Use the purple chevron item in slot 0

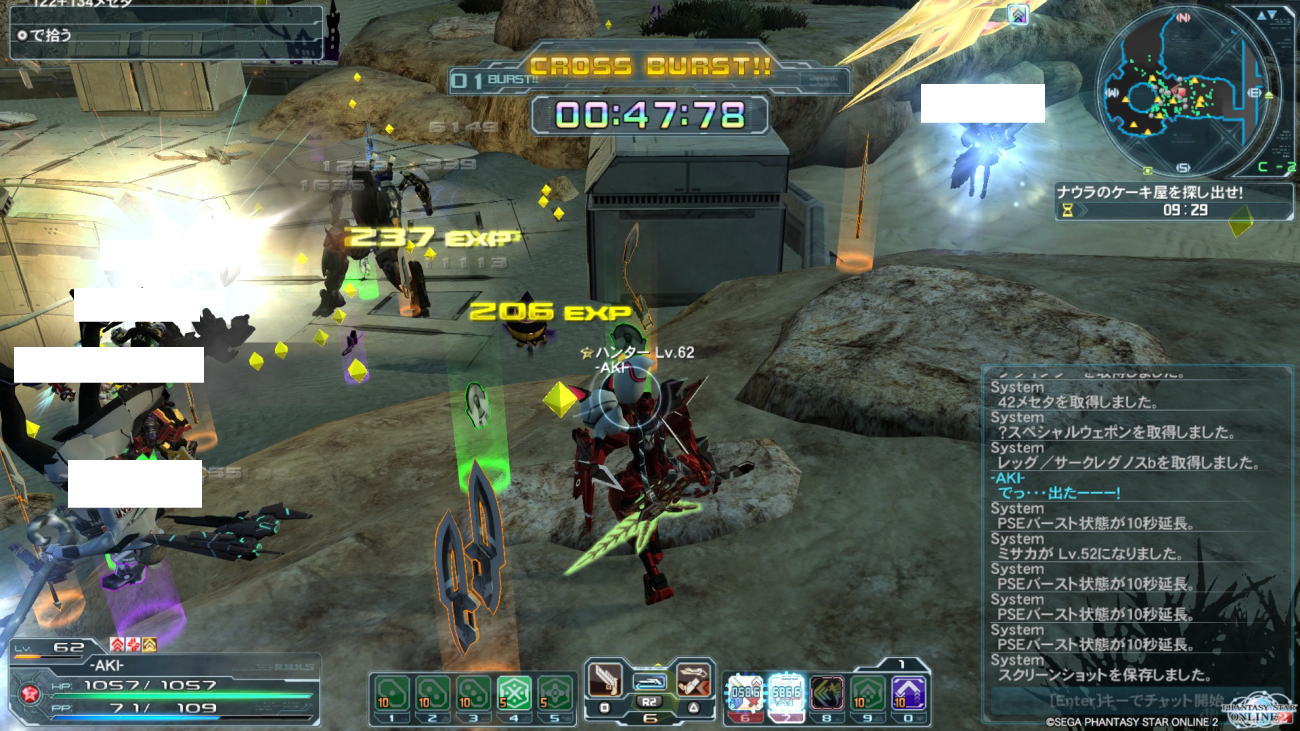coord(909,692)
